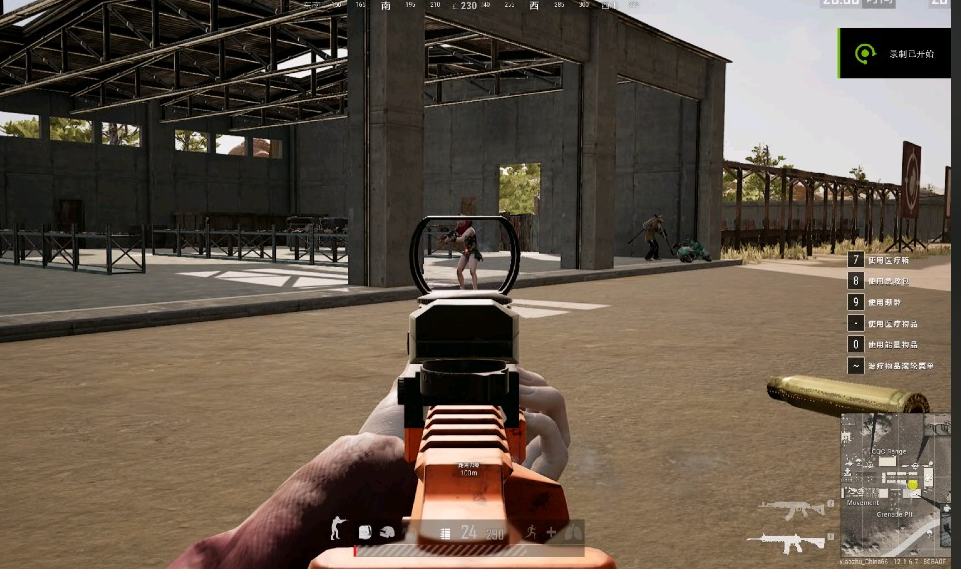Click the running figure sprint icon
This screenshot has height=569, width=961.
[528, 532]
